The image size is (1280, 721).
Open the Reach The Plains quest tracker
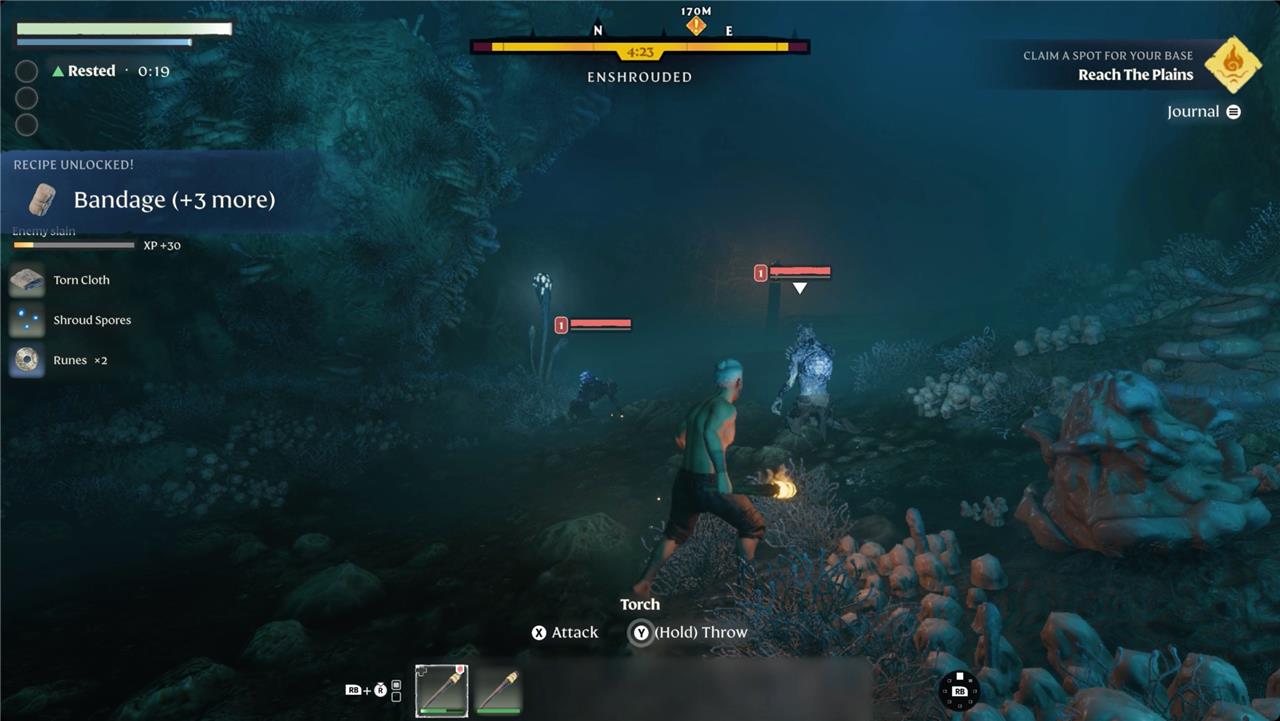click(1135, 75)
